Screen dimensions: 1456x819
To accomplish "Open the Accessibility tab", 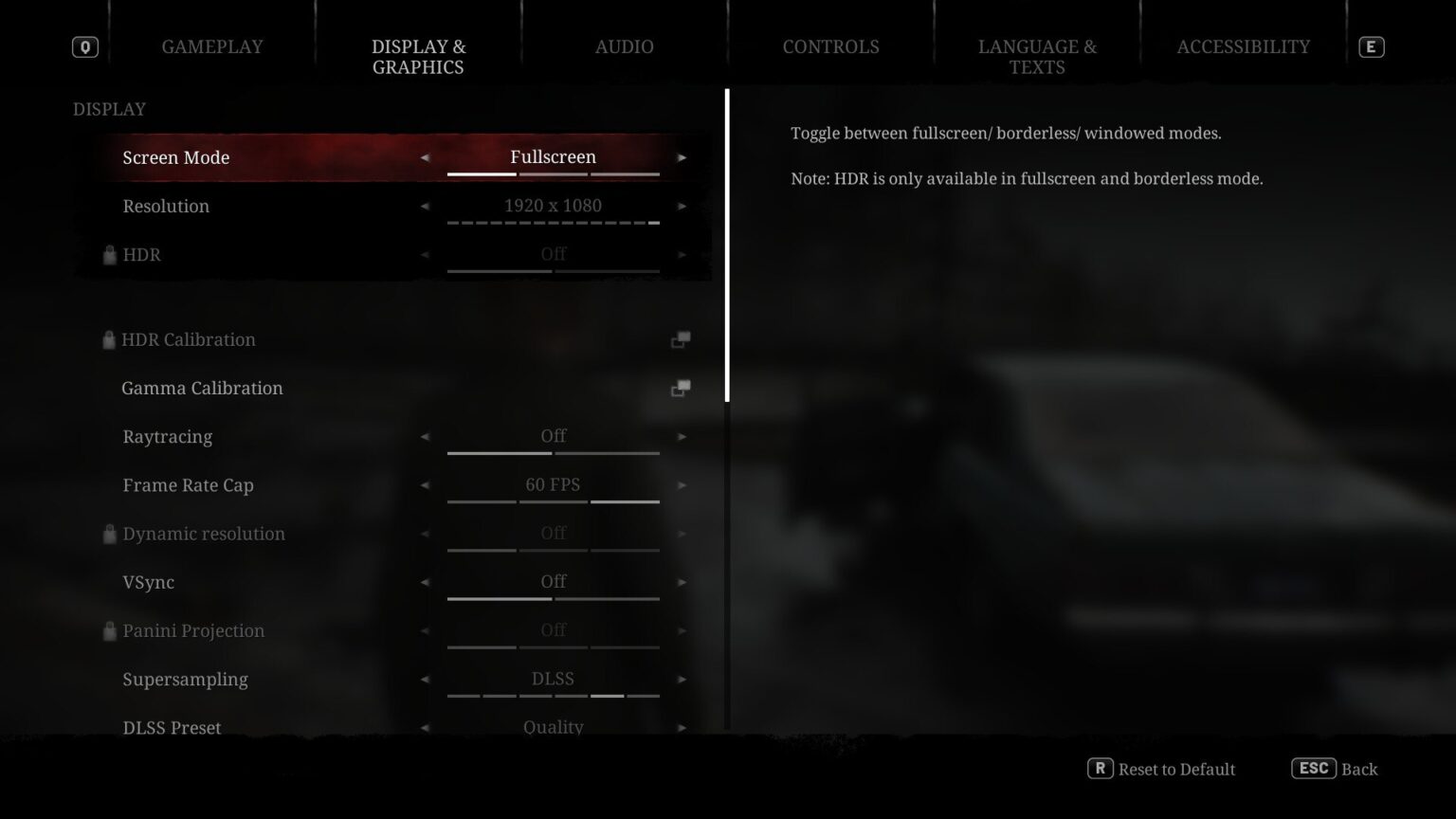I will pyautogui.click(x=1243, y=46).
